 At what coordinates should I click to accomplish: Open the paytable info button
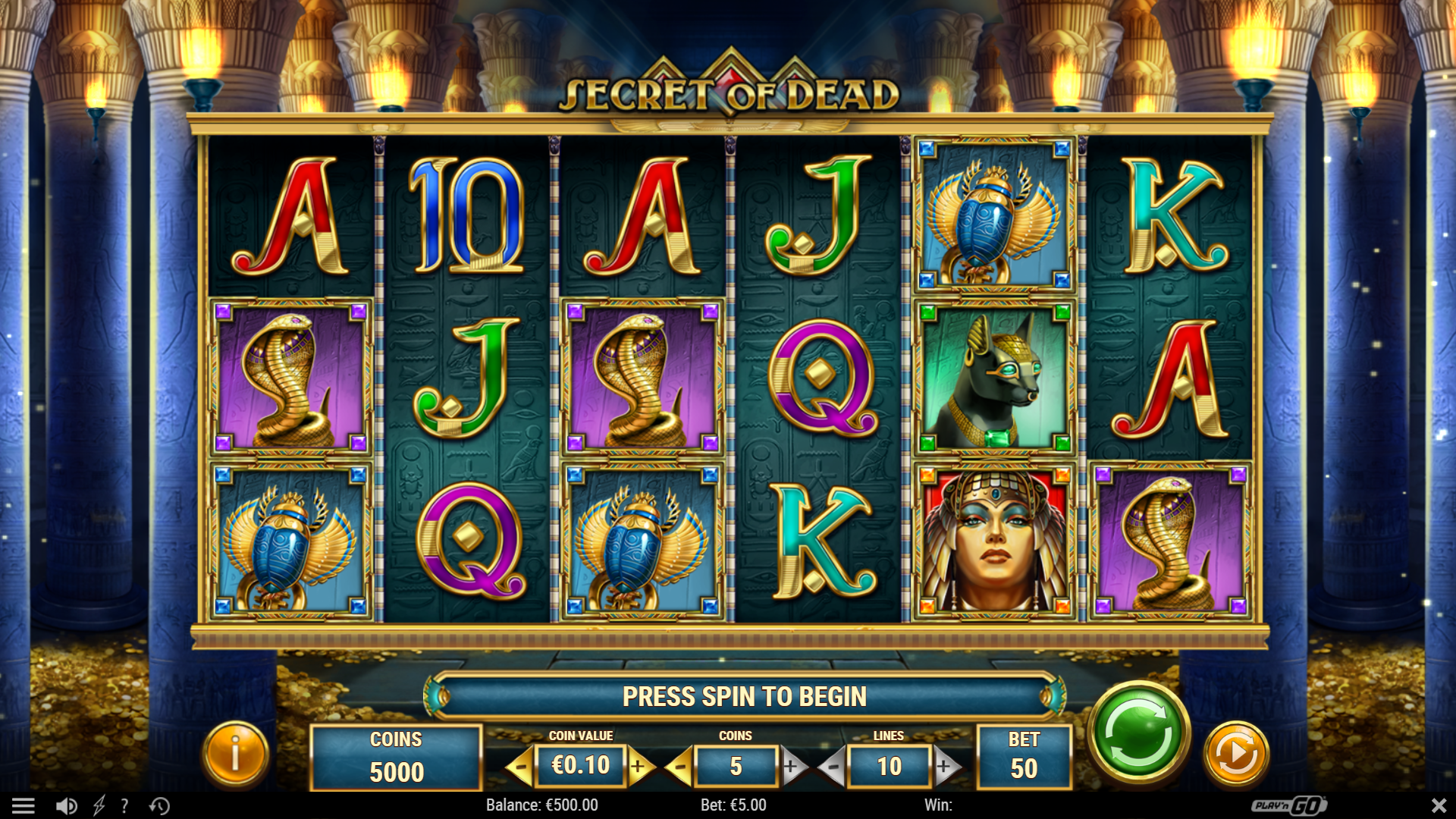235,754
